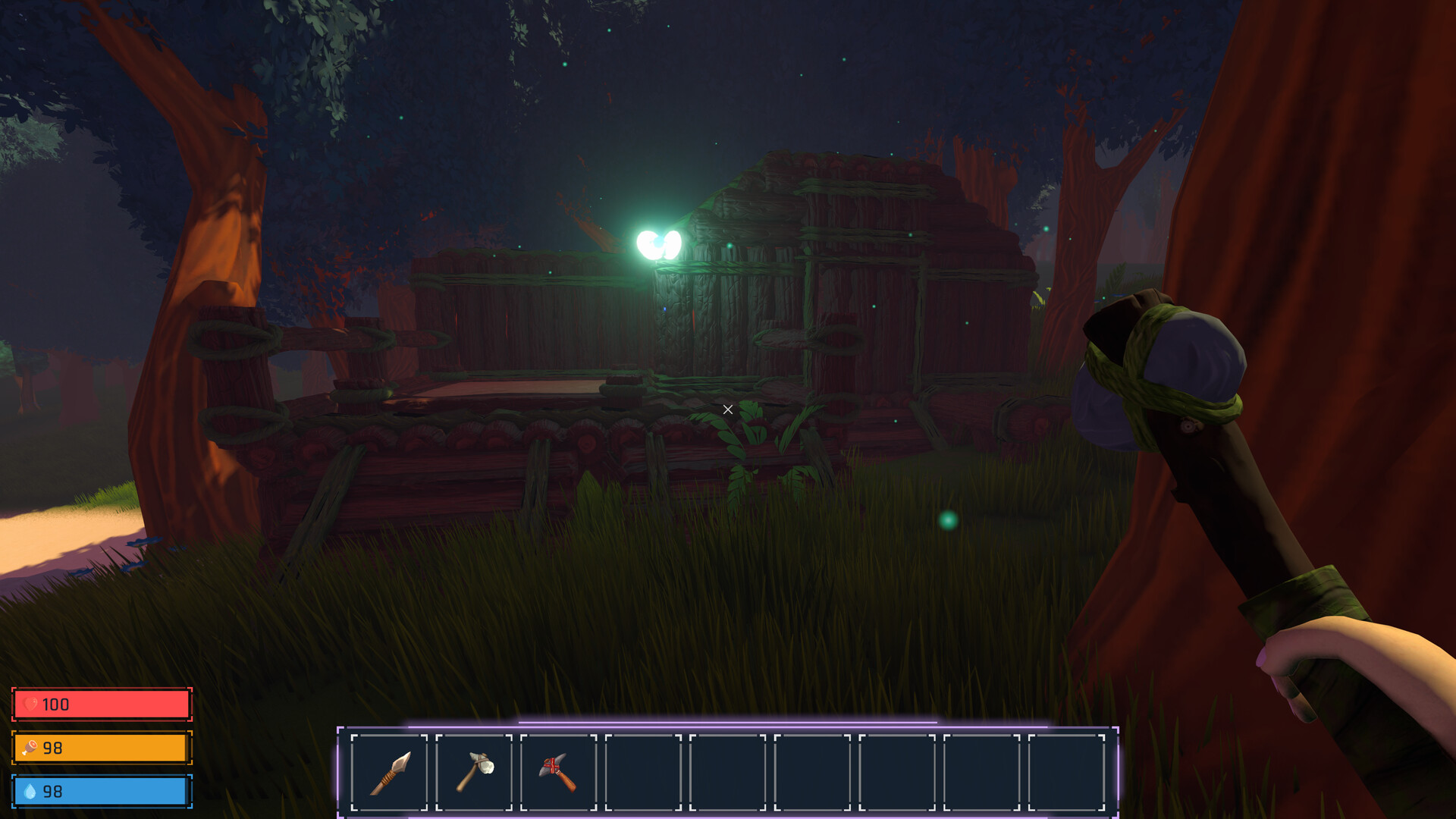Click the red health bar showing 100

tap(102, 704)
